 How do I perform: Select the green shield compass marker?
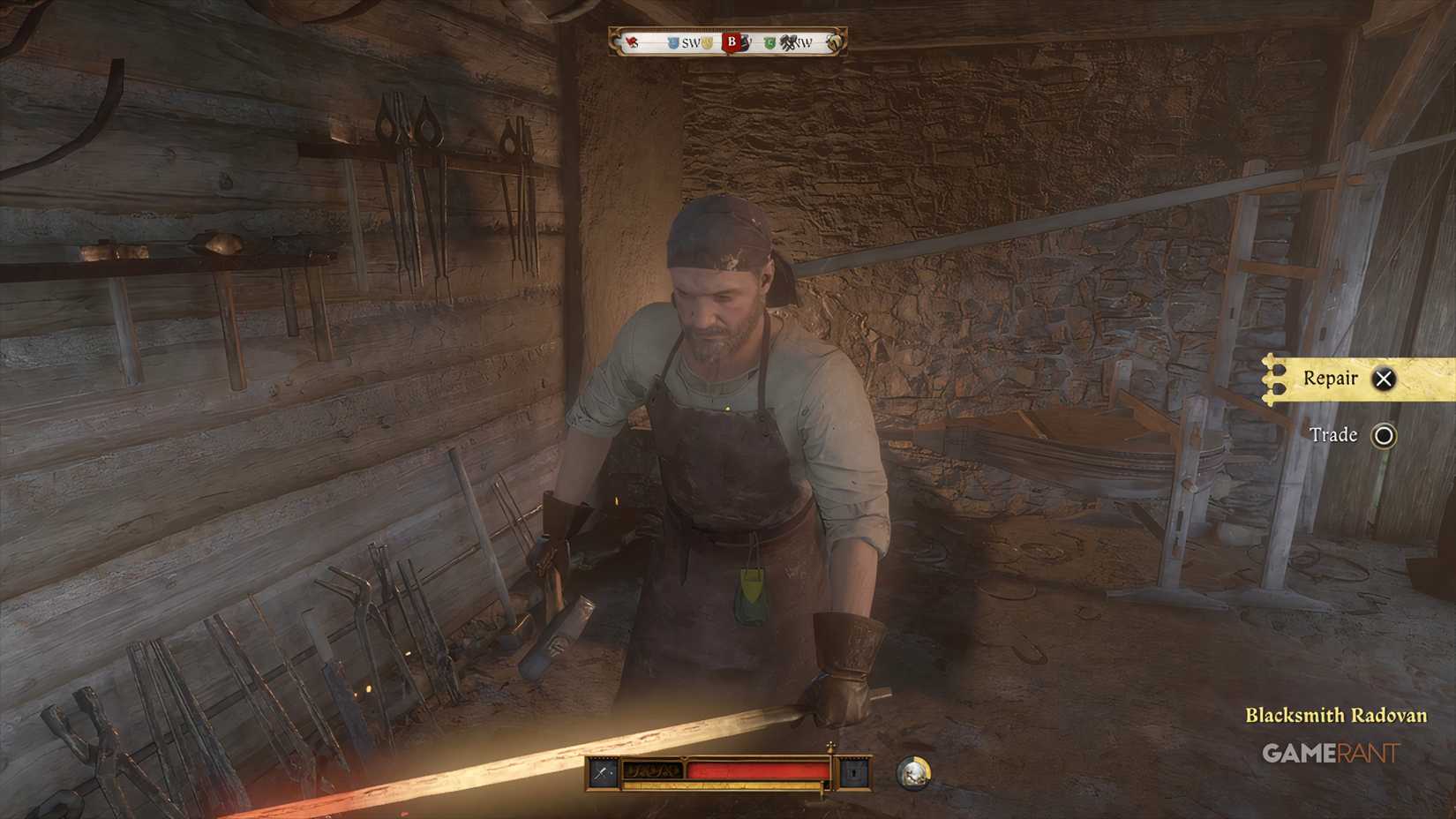[x=769, y=41]
